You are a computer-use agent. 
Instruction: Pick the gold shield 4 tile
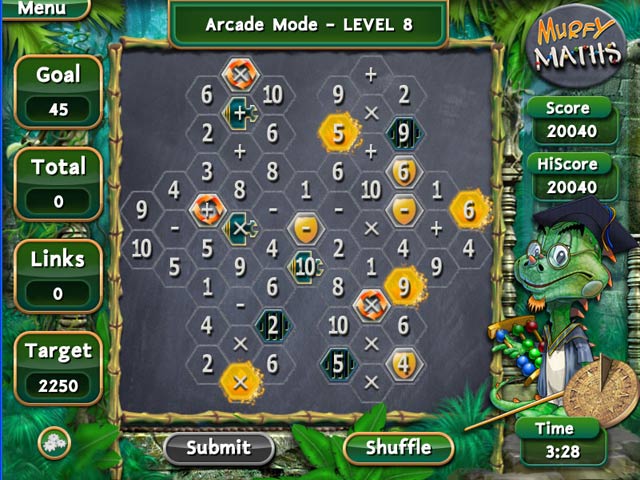point(403,363)
